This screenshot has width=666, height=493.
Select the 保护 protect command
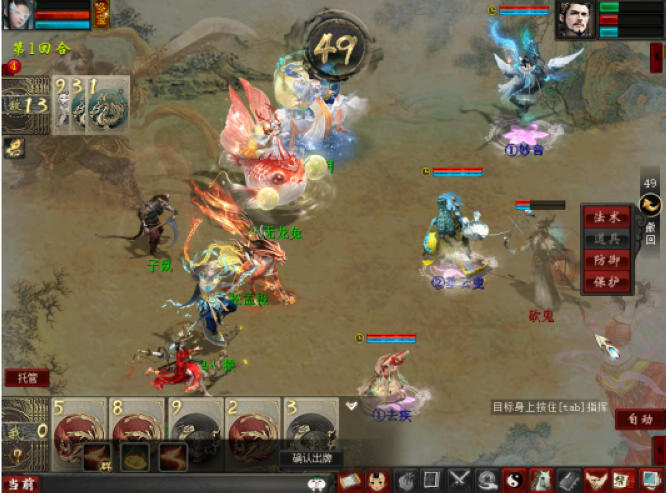tap(606, 281)
